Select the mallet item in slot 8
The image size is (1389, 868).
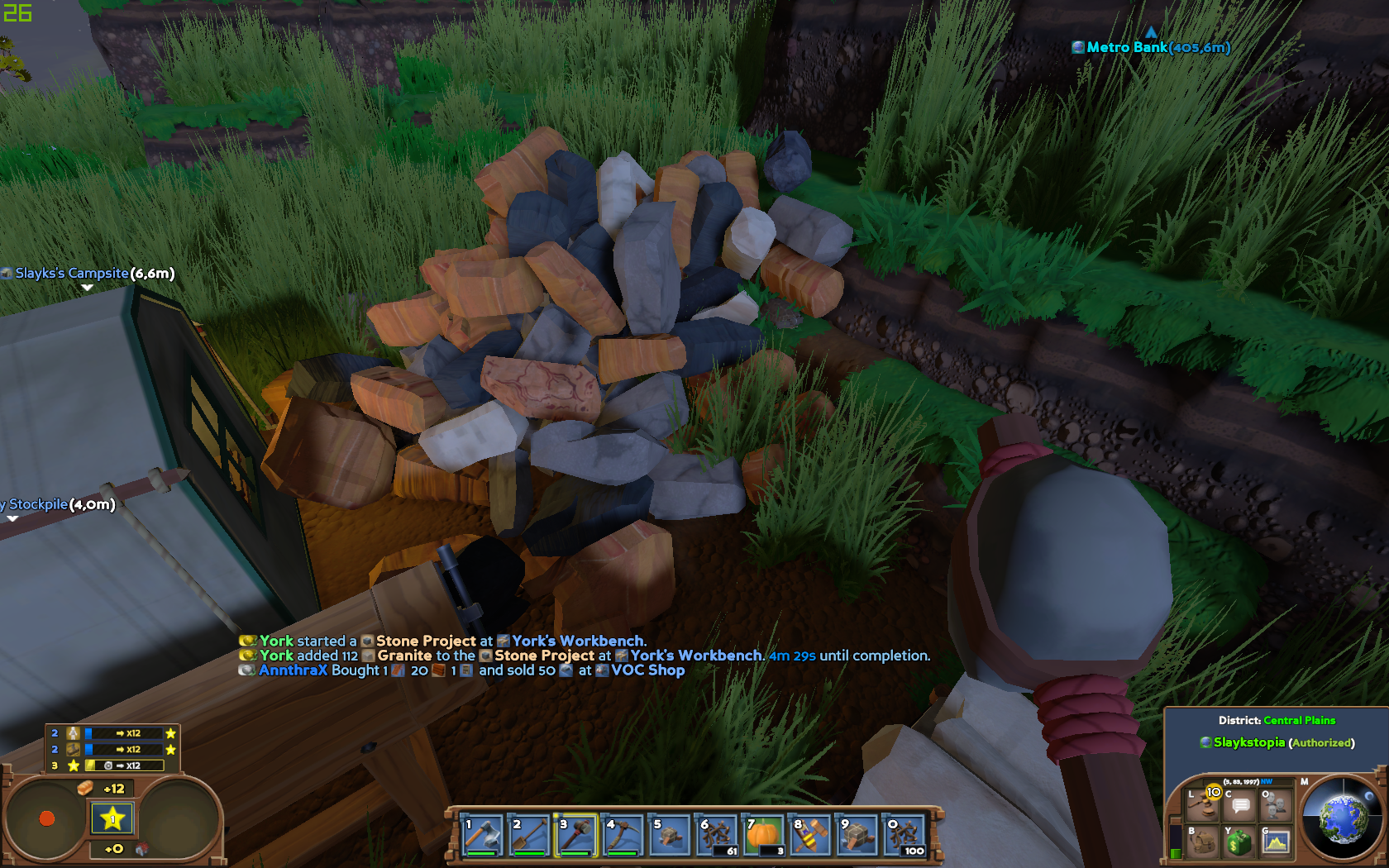pos(811,835)
